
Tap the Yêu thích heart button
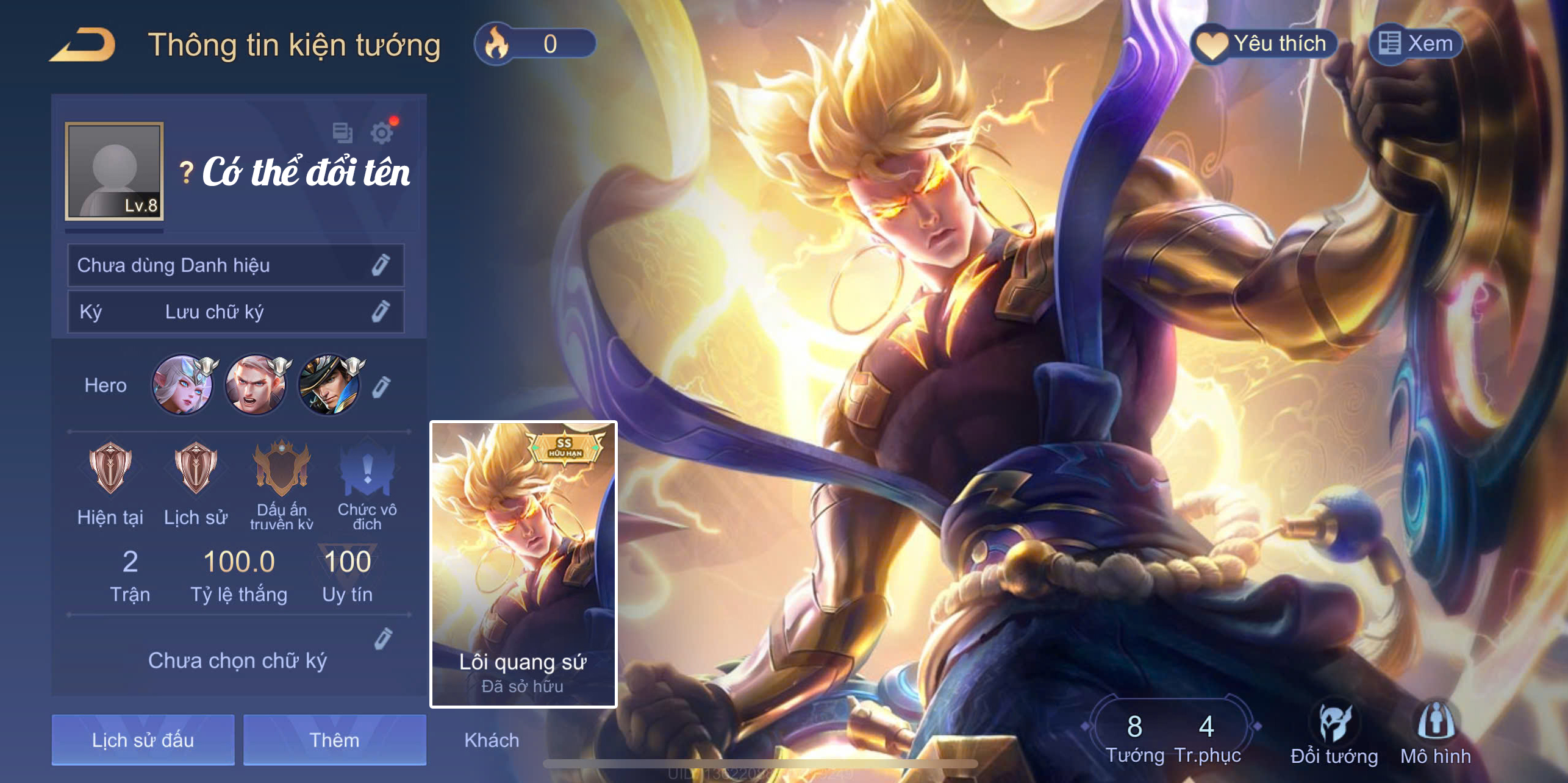coord(1264,44)
